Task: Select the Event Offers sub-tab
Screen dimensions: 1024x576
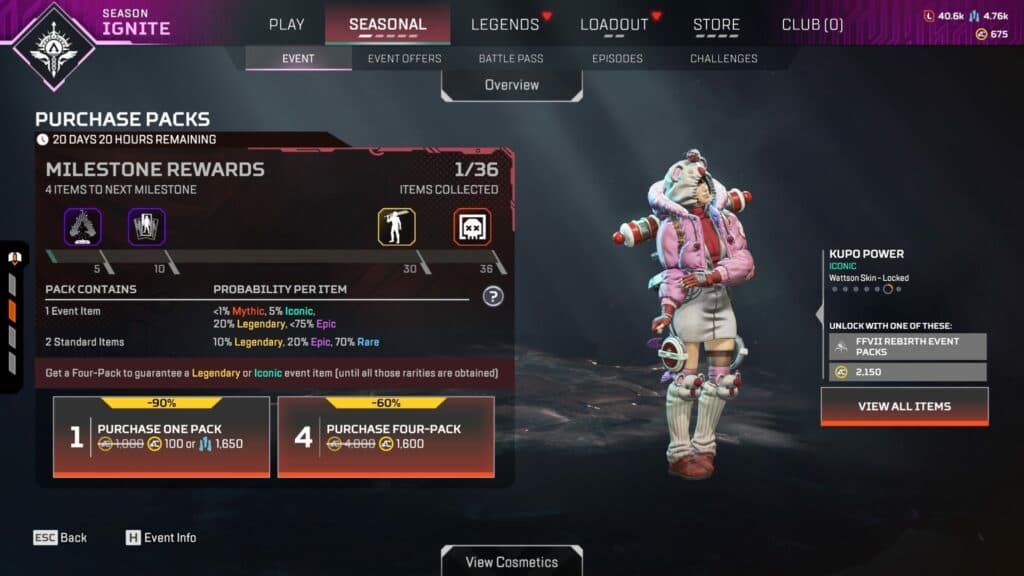Action: pos(404,58)
